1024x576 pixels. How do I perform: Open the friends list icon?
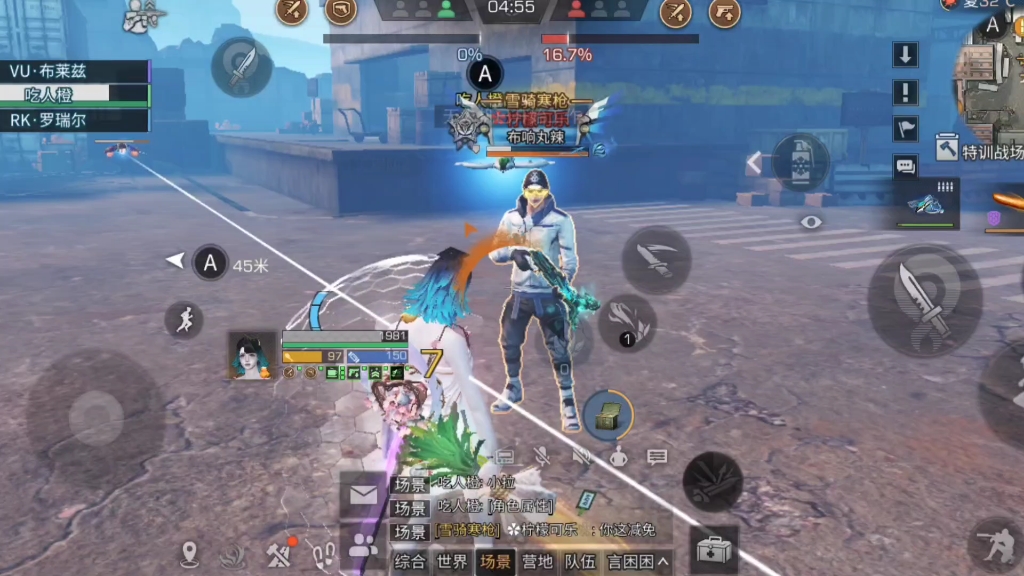(x=362, y=546)
